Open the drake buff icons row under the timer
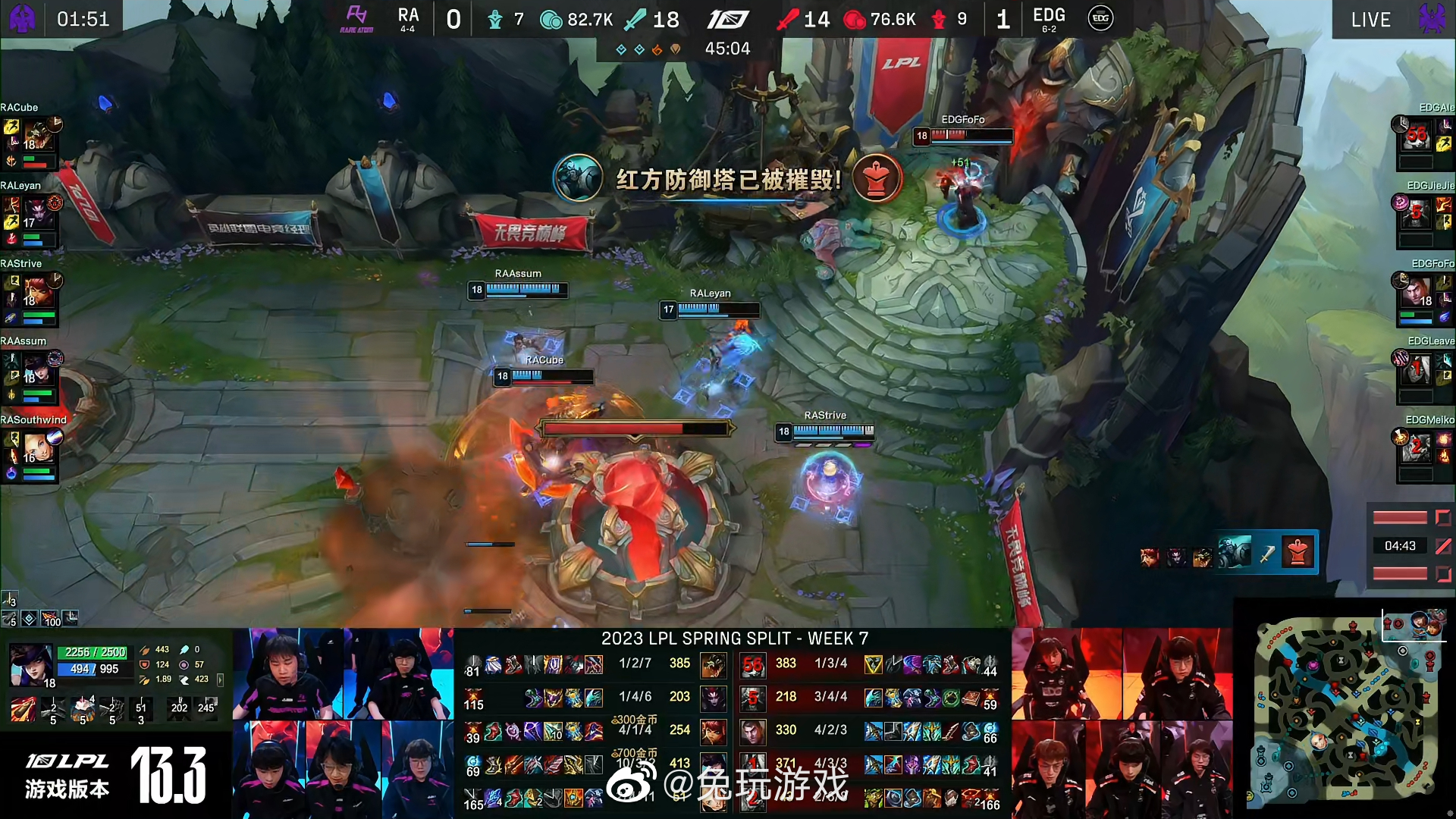 [x=645, y=48]
